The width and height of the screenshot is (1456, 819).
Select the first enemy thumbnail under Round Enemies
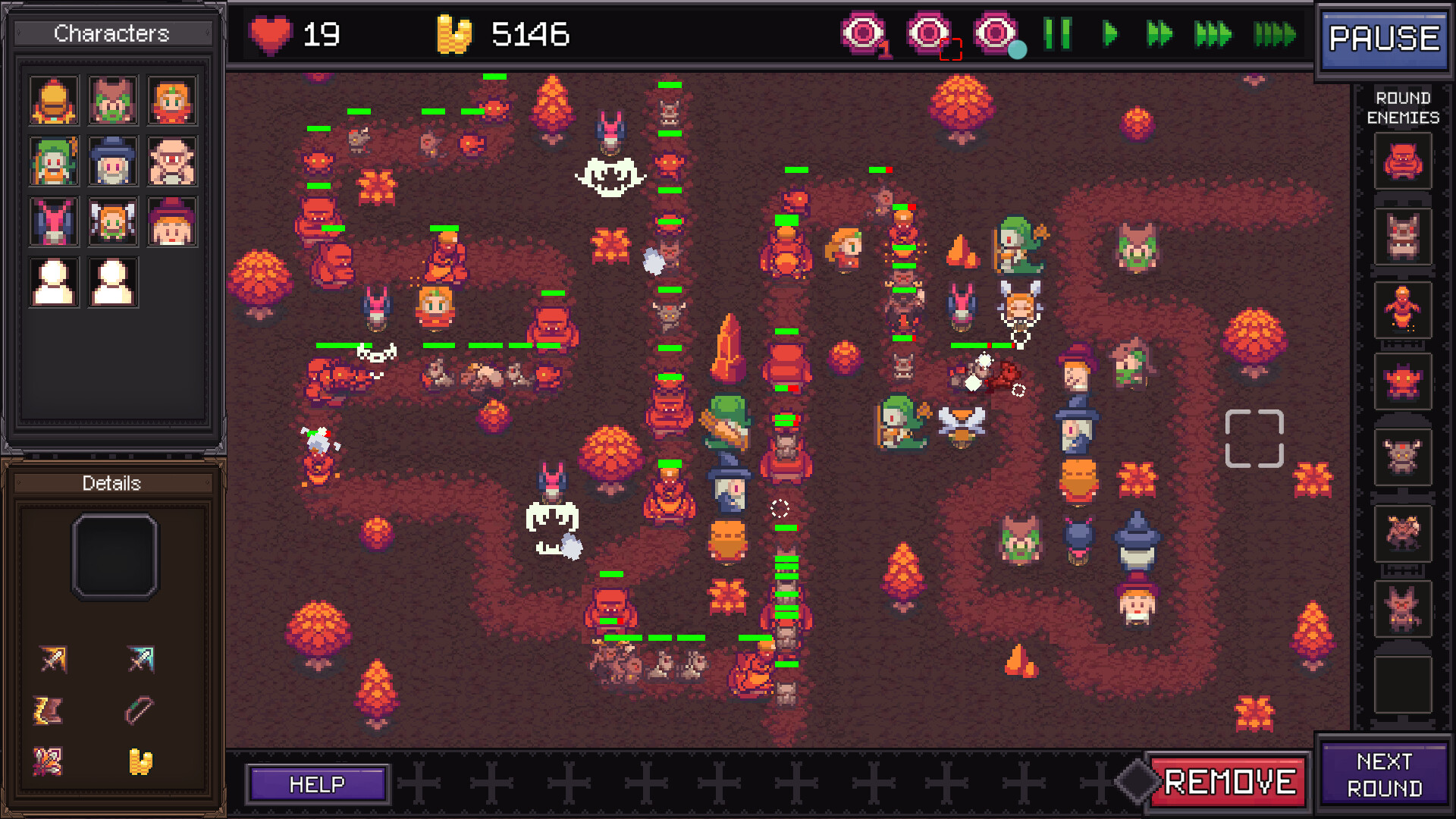(1402, 161)
